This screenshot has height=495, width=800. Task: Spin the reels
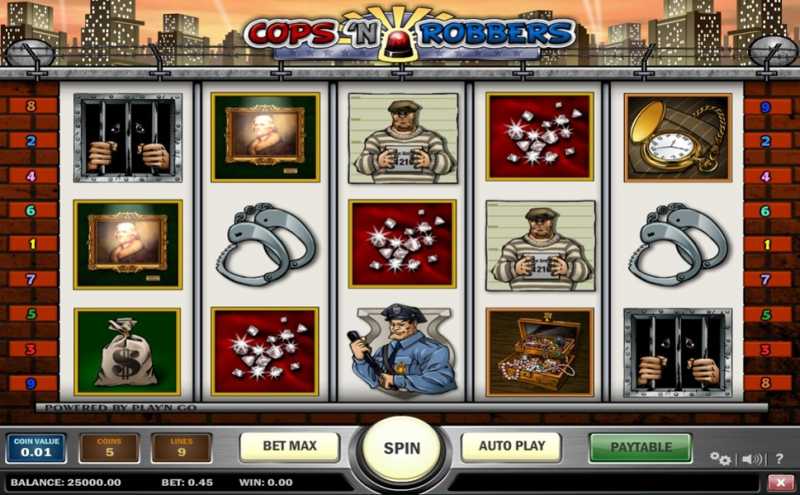click(402, 448)
